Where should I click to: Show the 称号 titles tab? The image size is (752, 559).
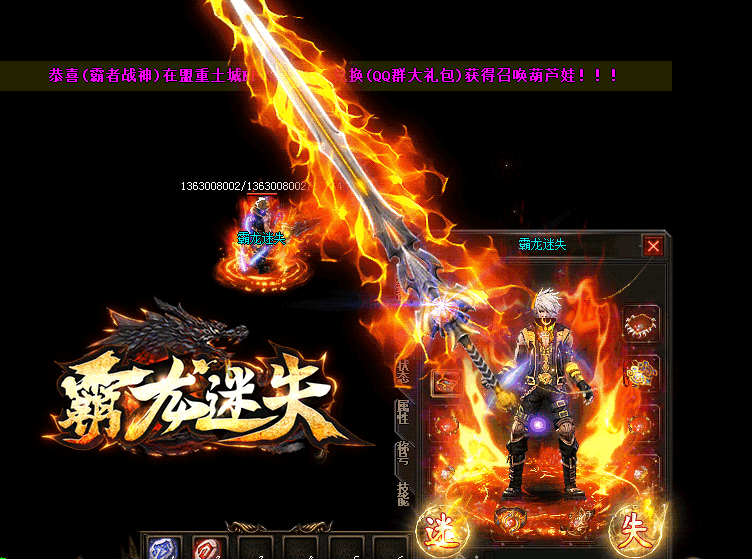coord(404,456)
